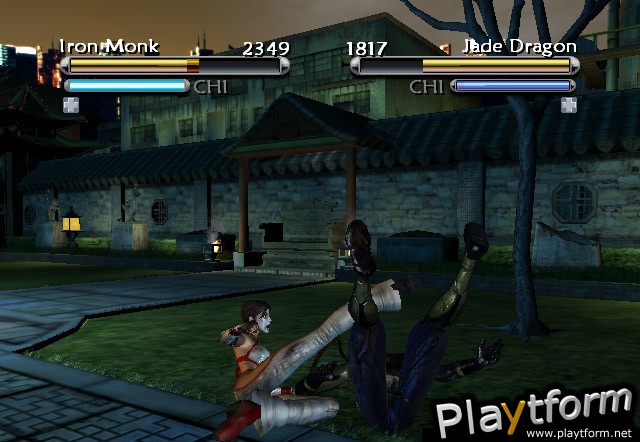This screenshot has height=442, width=640.
Task: Click the small square icon under Iron Monk's chi bar
Action: (x=70, y=104)
